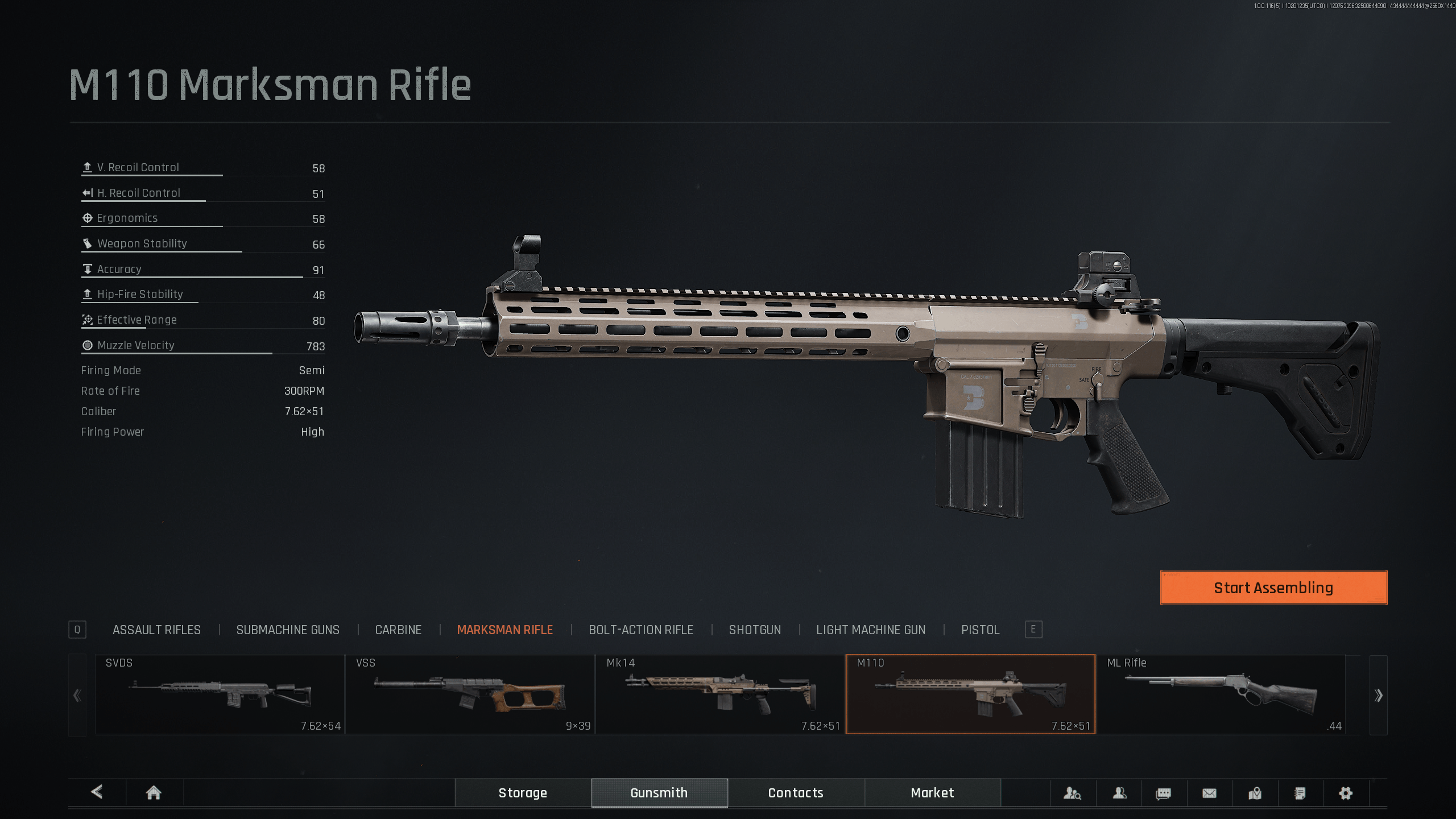
Task: Switch to the Shotgun category
Action: pyautogui.click(x=755, y=630)
